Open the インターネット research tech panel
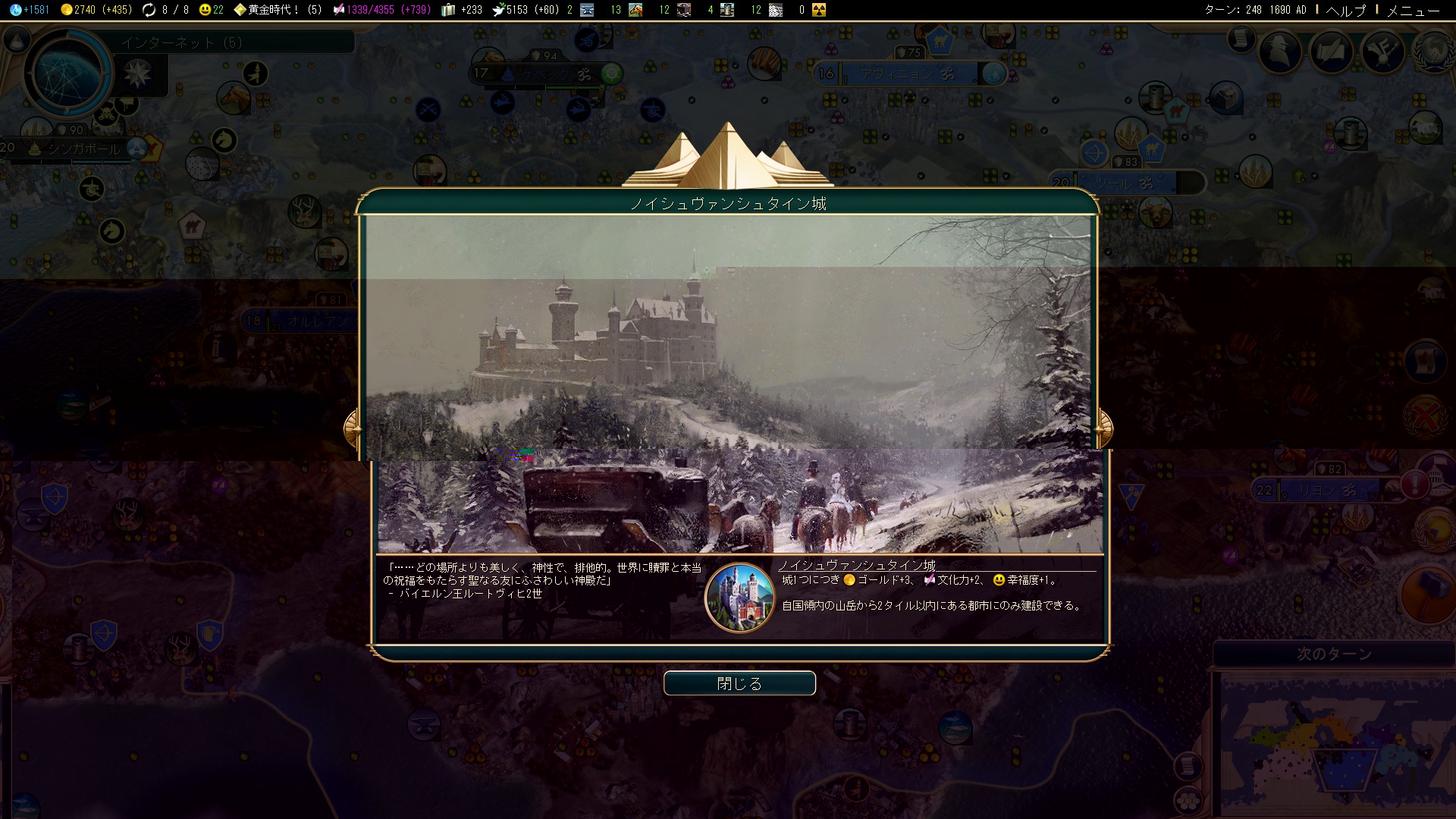This screenshot has height=819, width=1456. (182, 42)
